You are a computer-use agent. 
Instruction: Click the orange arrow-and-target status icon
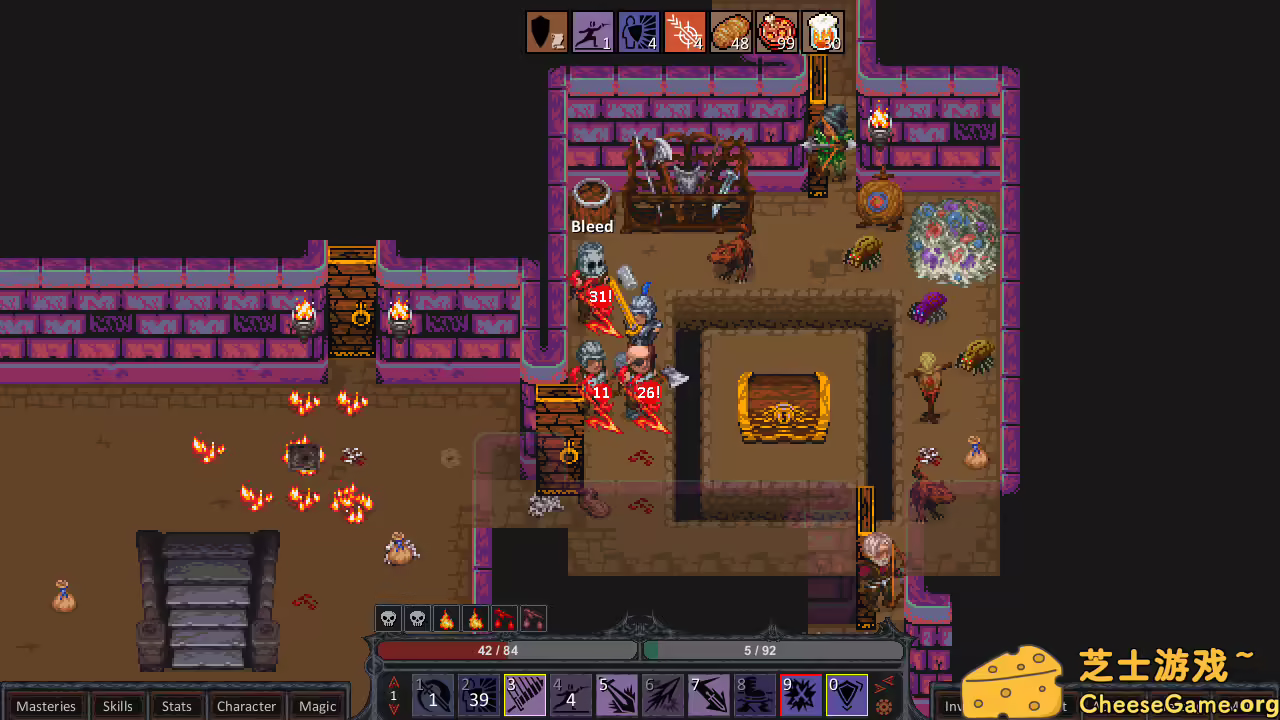685,32
